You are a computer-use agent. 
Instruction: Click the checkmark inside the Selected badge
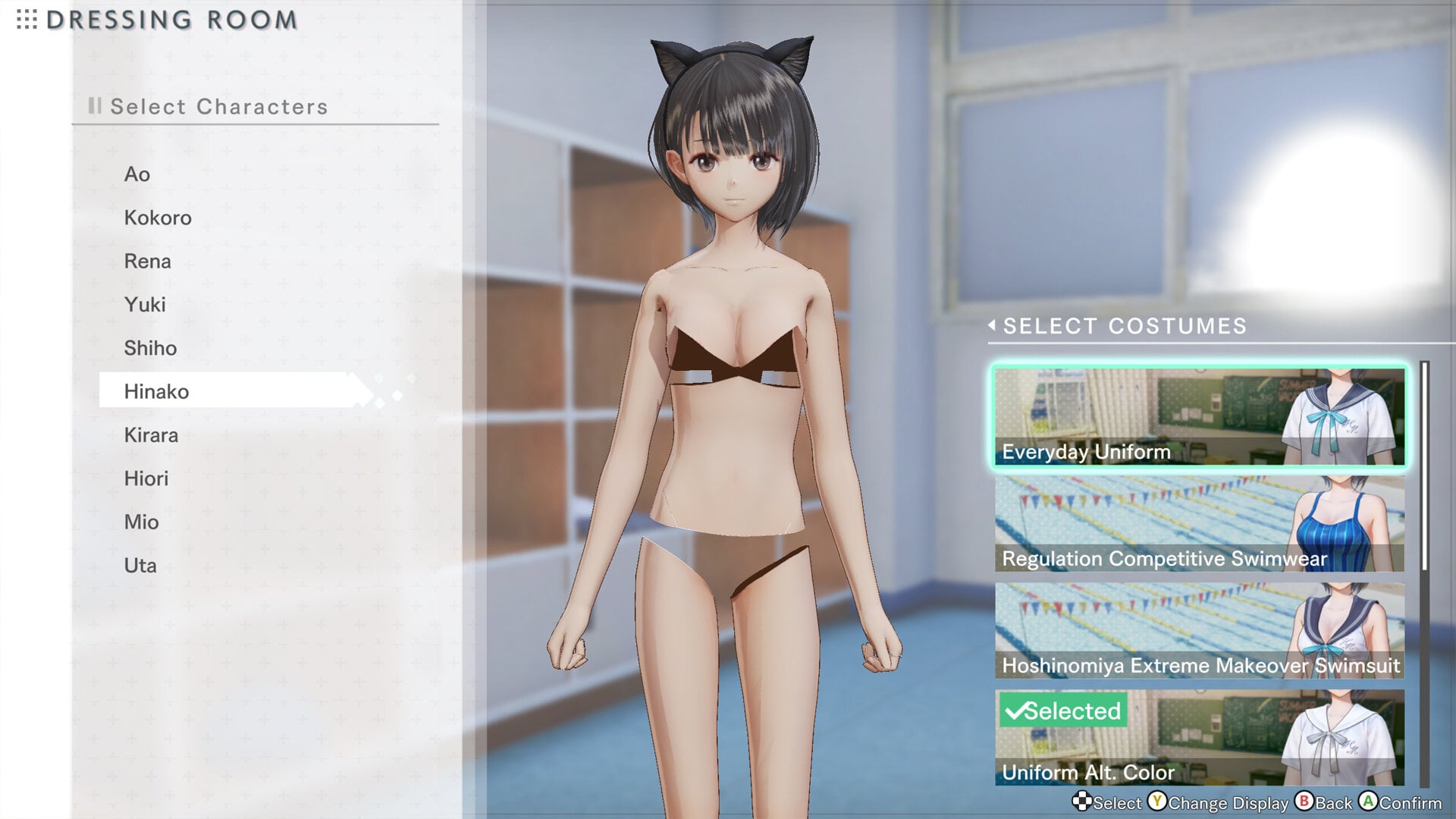click(1015, 711)
